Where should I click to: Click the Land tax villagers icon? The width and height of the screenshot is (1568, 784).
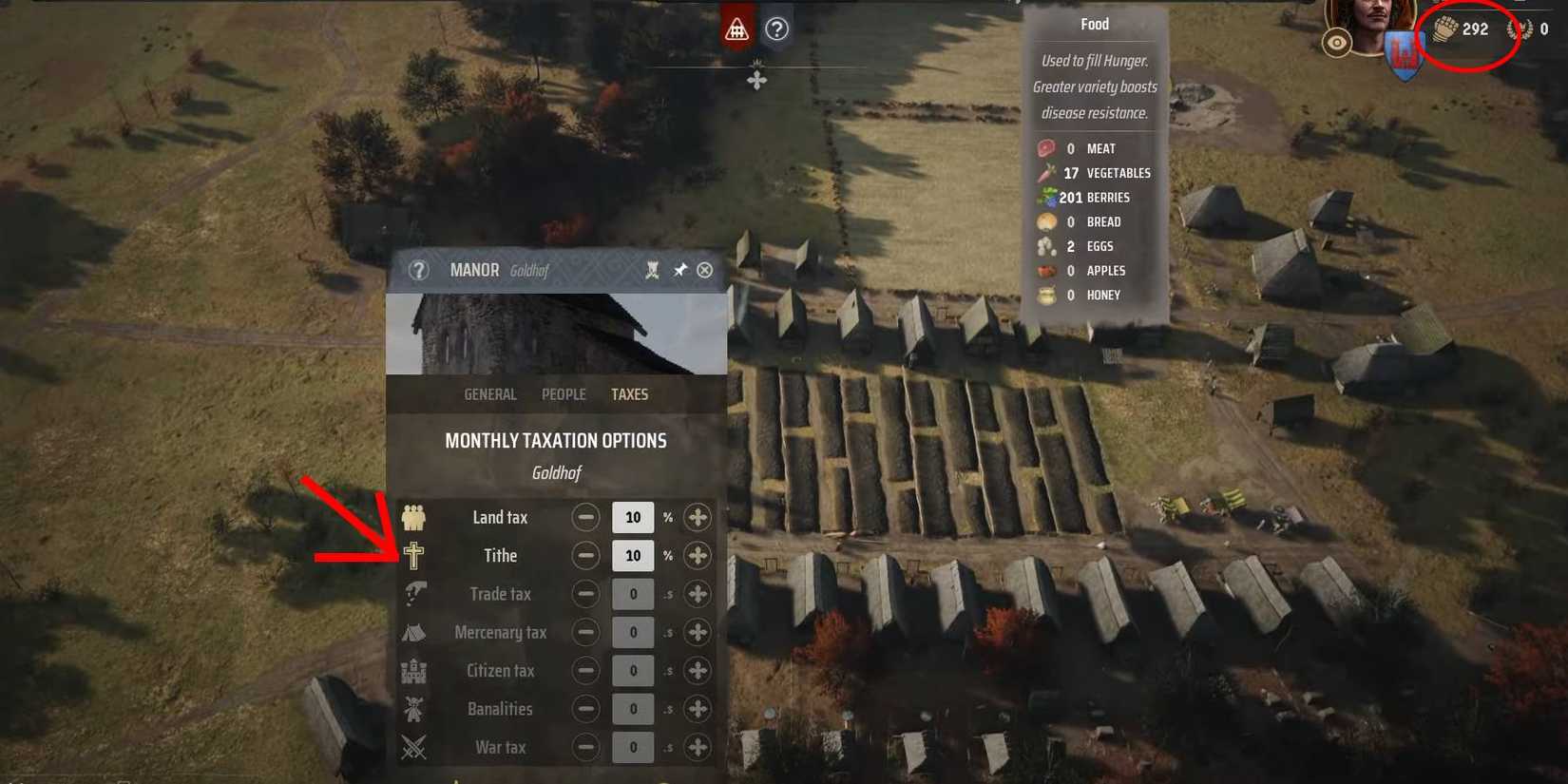coord(415,517)
